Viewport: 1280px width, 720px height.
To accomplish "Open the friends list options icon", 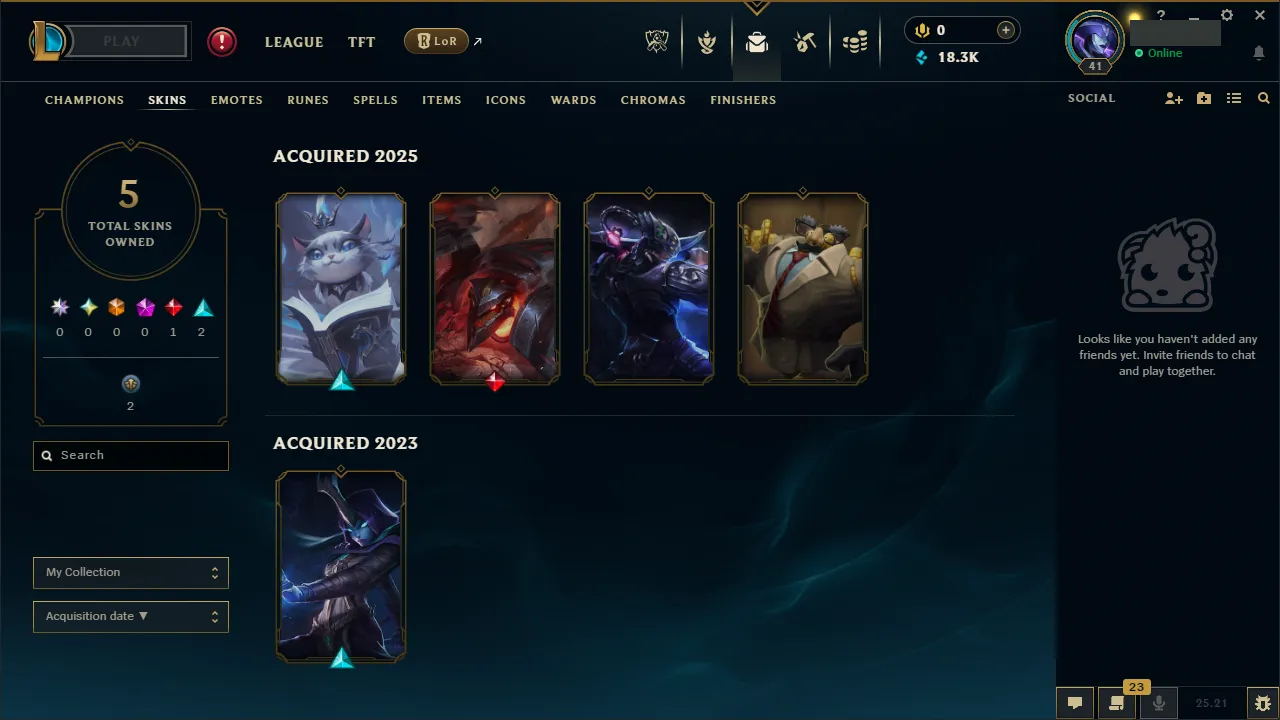I will (x=1234, y=98).
